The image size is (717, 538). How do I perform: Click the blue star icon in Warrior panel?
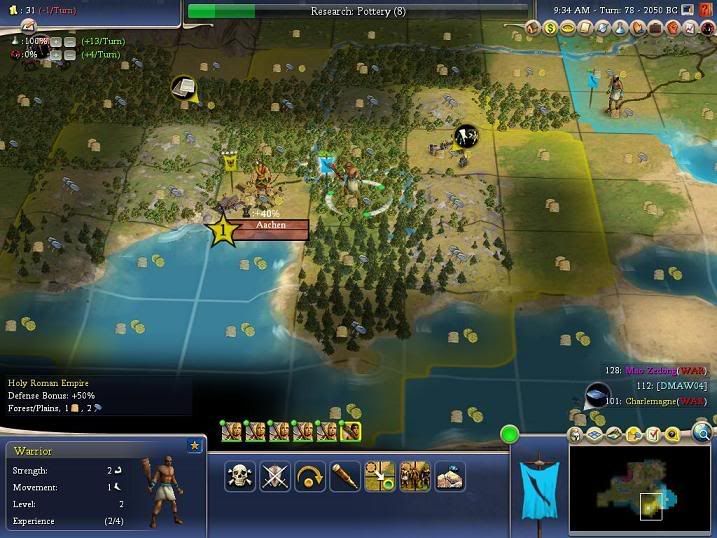click(194, 445)
